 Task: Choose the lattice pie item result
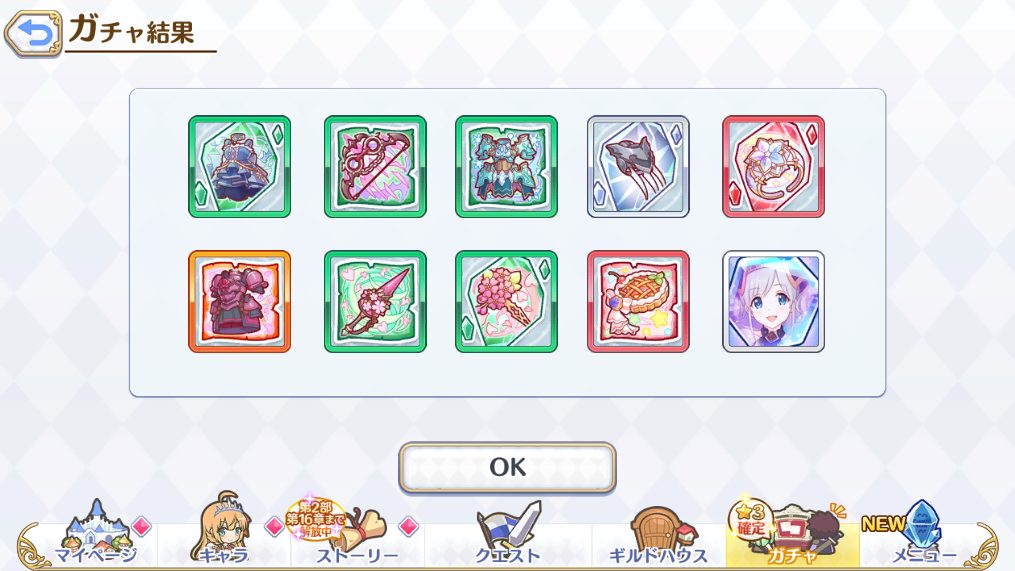click(638, 301)
